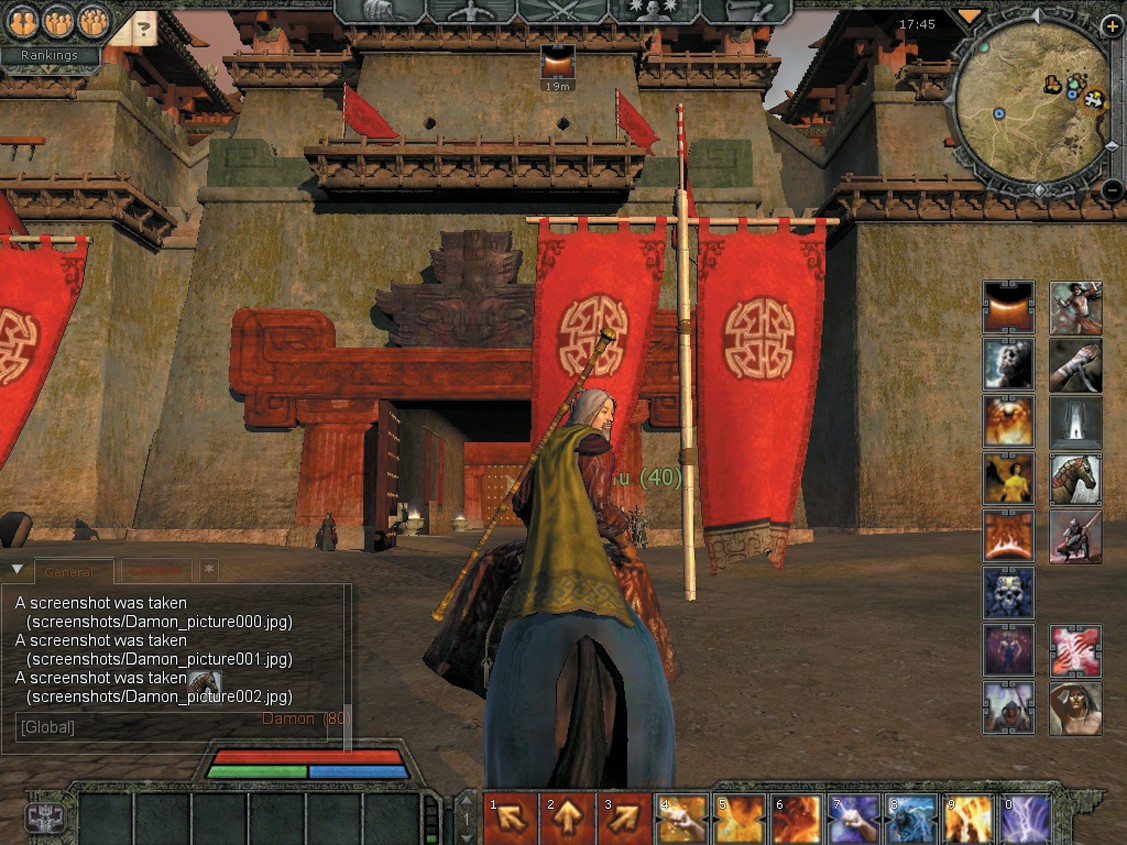Zoom in the minimap with plus button
The height and width of the screenshot is (845, 1127).
click(1112, 28)
